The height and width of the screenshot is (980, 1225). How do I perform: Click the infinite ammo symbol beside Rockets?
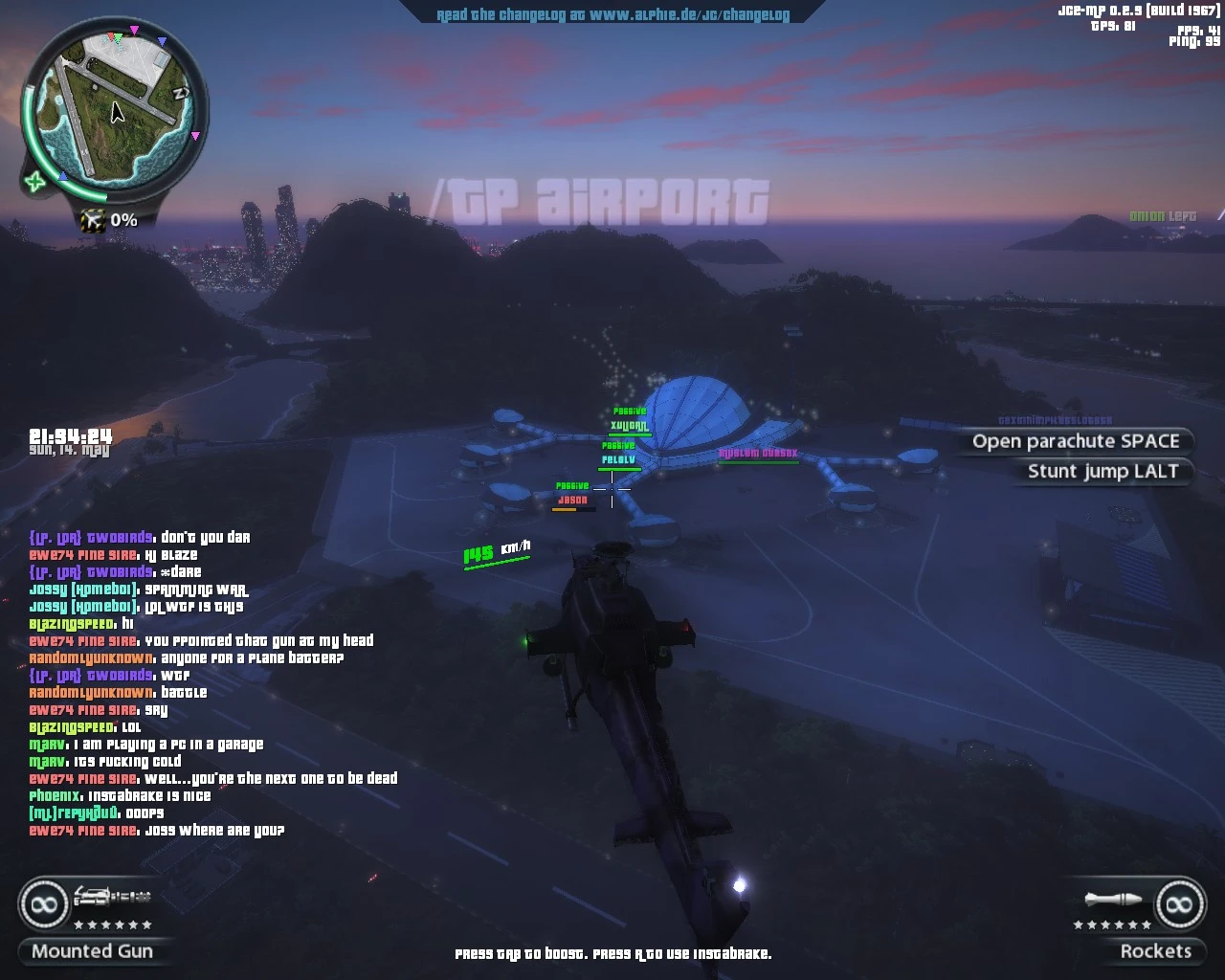[x=1179, y=902]
